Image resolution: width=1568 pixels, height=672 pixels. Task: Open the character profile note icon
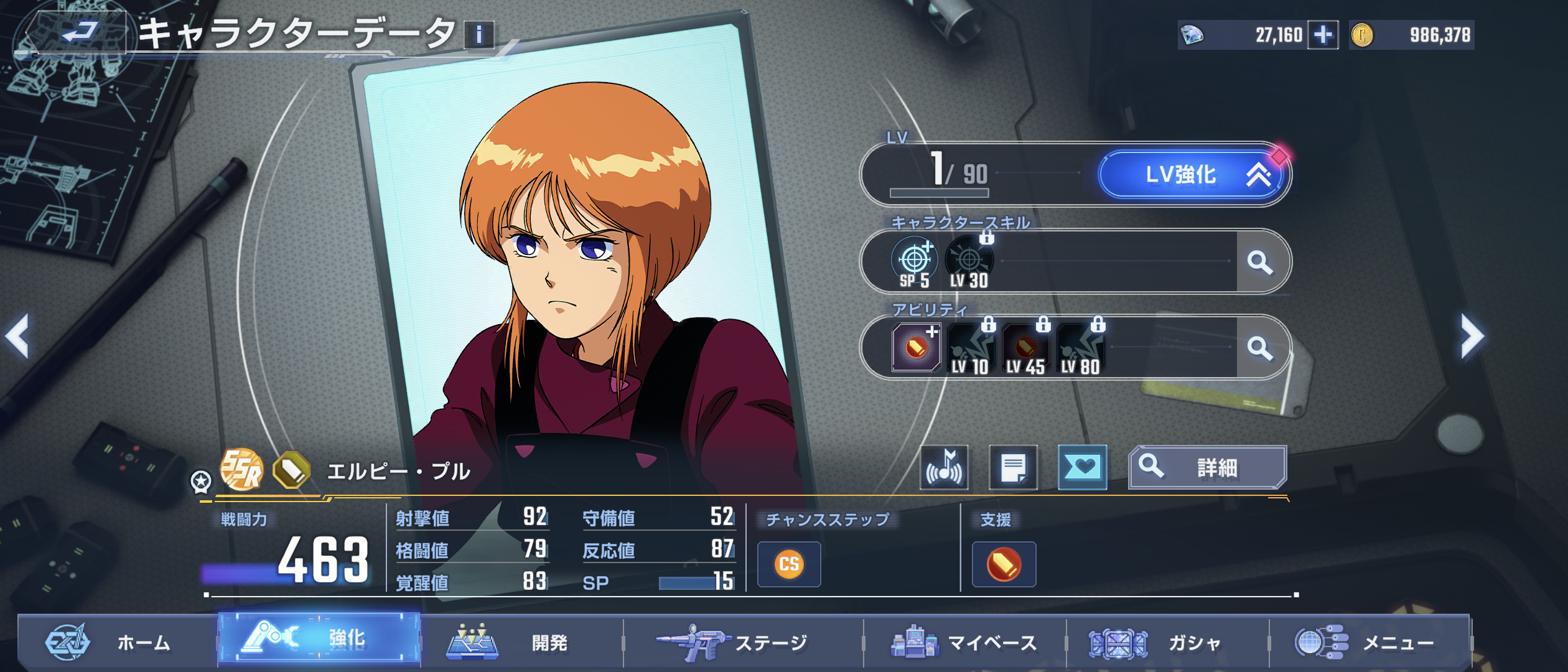[1013, 468]
